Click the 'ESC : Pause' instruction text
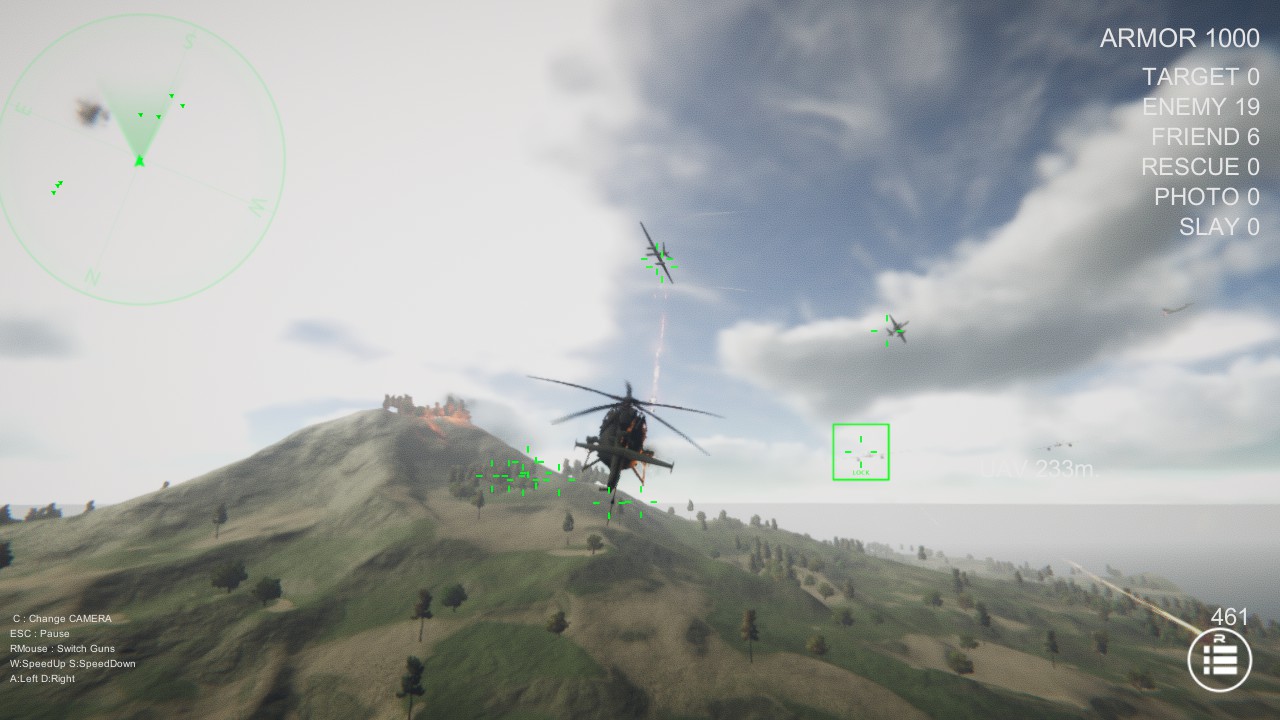 click(x=41, y=633)
